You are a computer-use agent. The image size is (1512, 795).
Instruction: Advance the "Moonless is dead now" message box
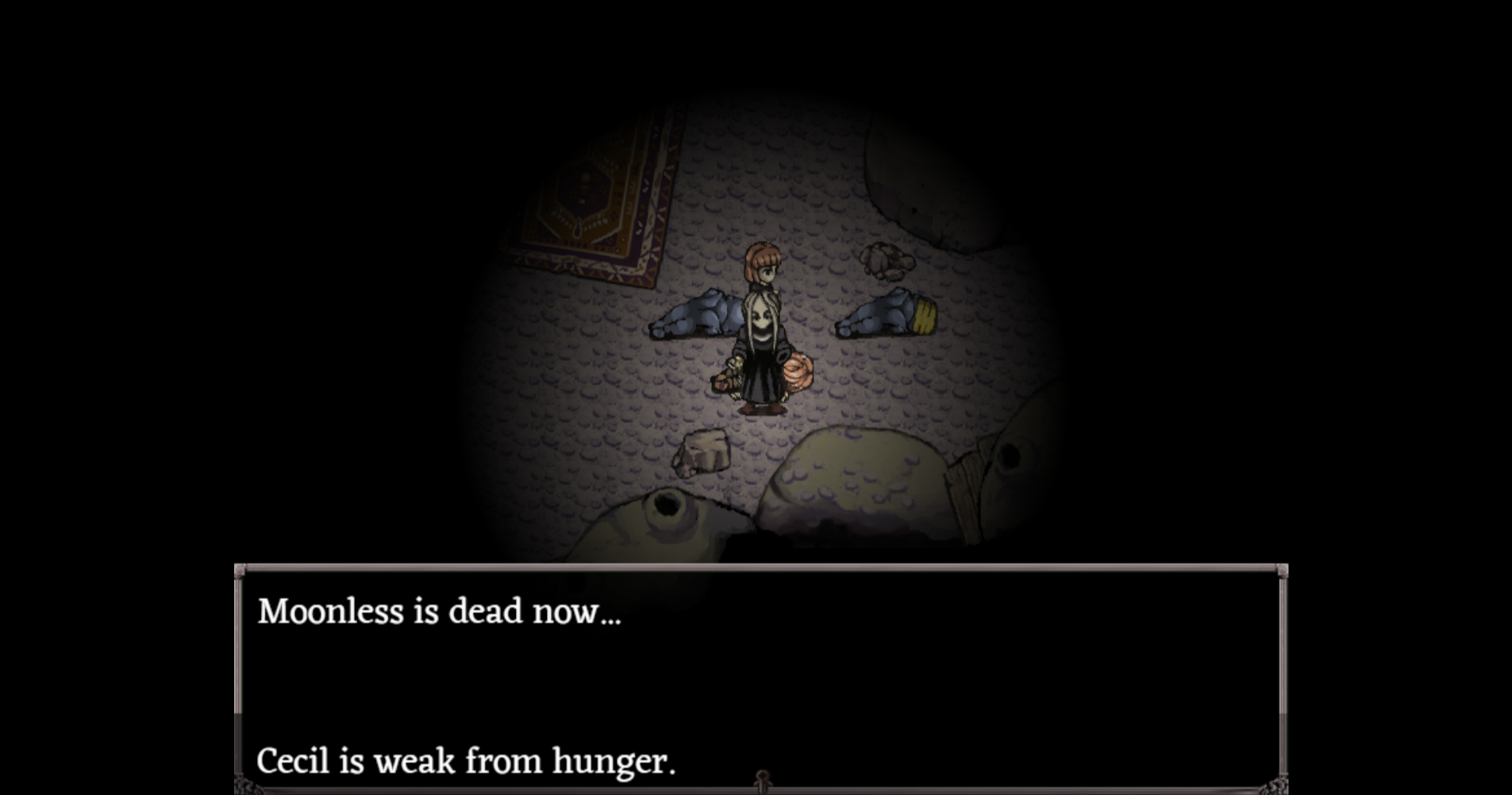click(760, 678)
